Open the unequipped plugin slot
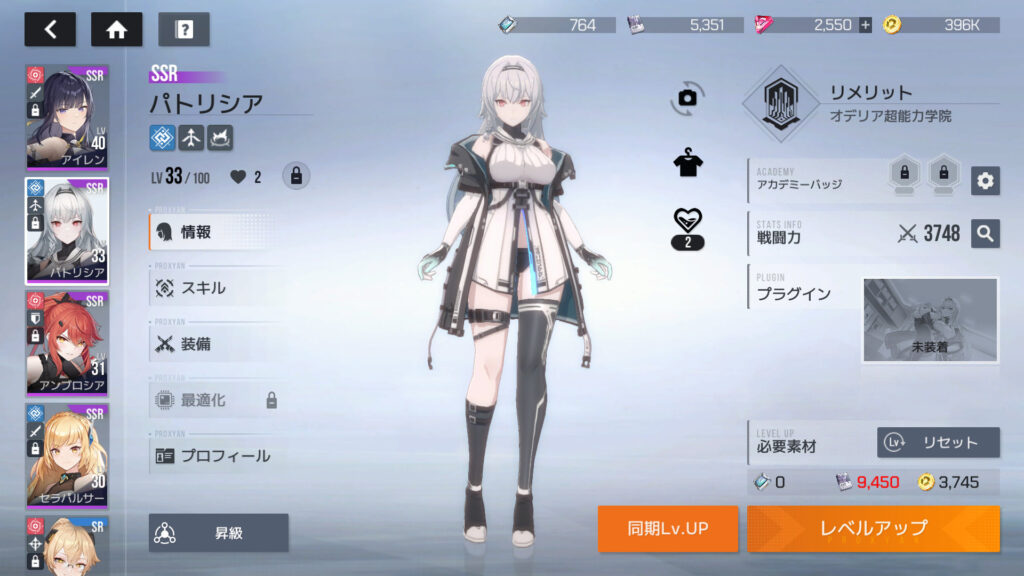Screen dimensions: 1024x576 930,320
